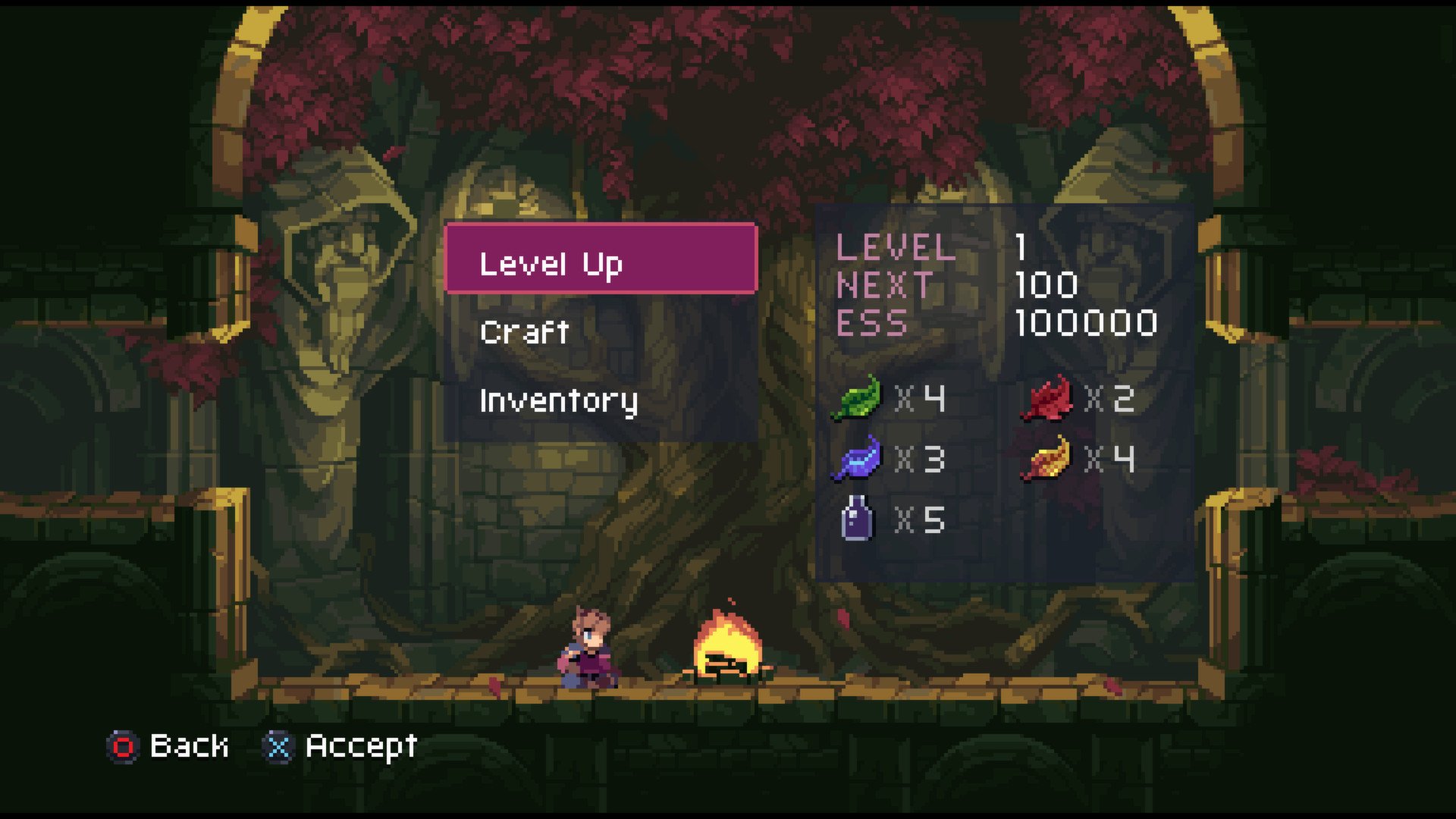Image resolution: width=1456 pixels, height=819 pixels.
Task: Click the X Accept button icon
Action: point(278,747)
